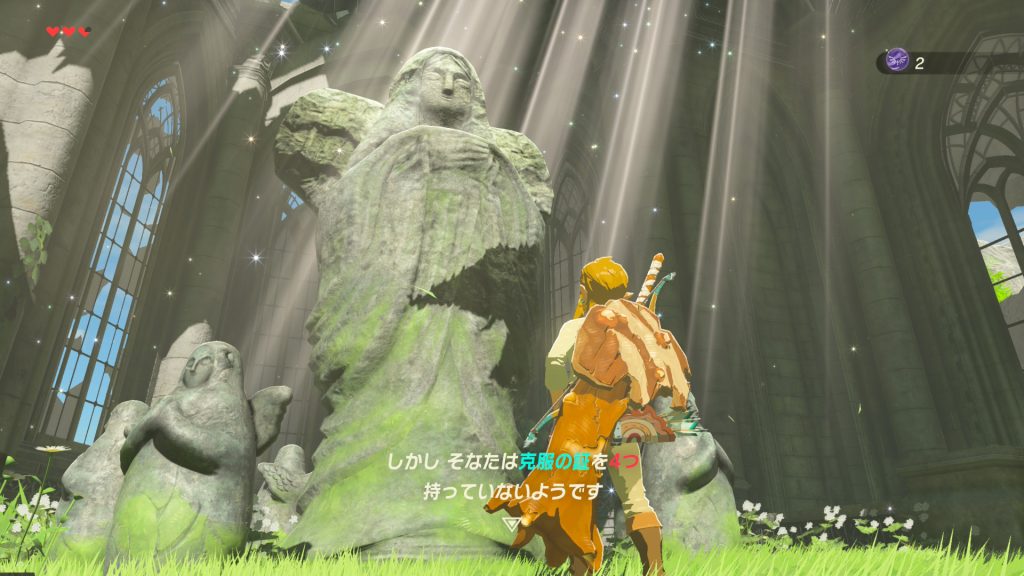The height and width of the screenshot is (576, 1024).
Task: Advance dialogue with the triangle continue arrow
Action: [511, 522]
